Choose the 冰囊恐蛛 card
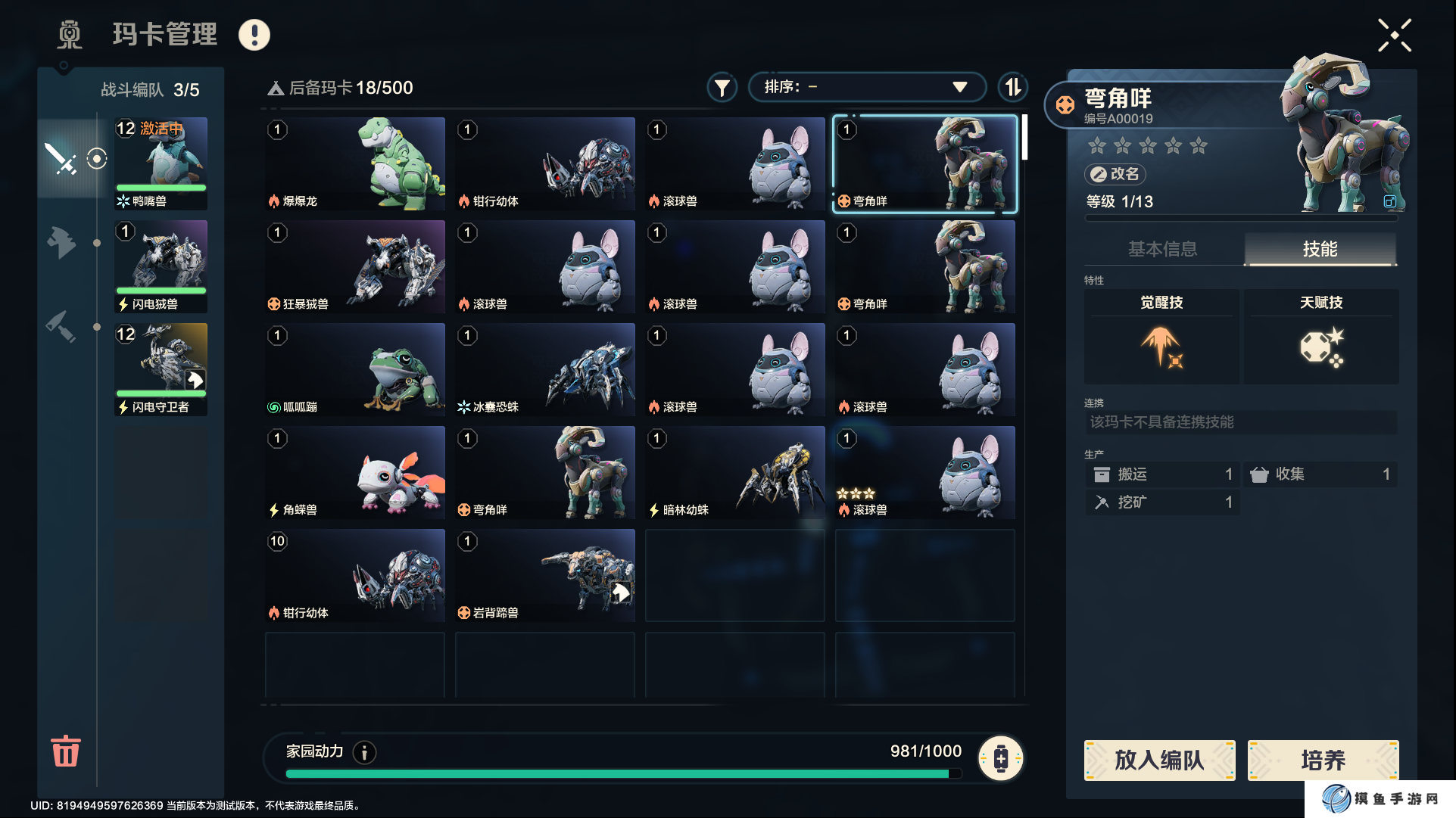The height and width of the screenshot is (818, 1456). (x=545, y=369)
